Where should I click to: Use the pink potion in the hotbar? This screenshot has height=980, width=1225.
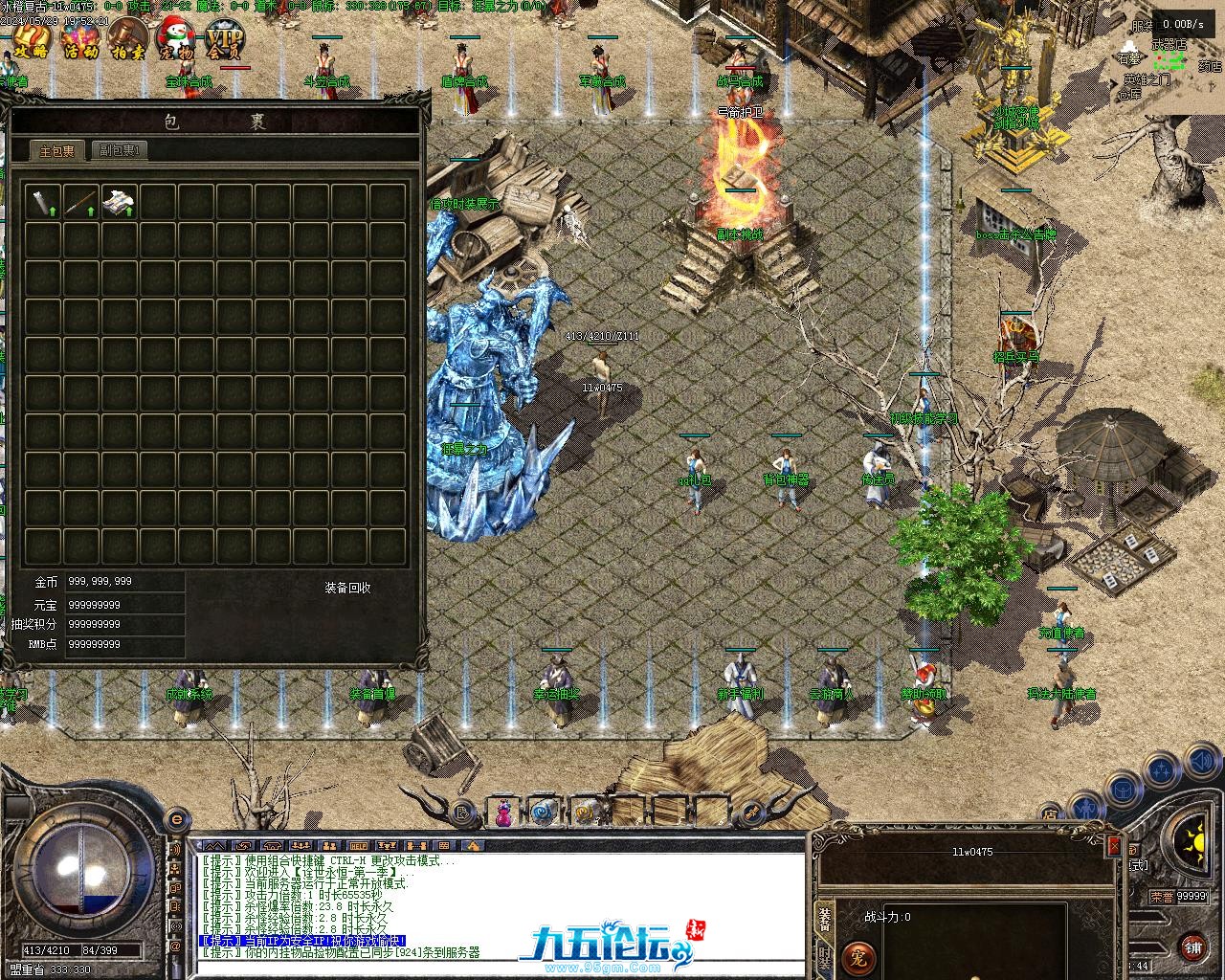[x=503, y=813]
